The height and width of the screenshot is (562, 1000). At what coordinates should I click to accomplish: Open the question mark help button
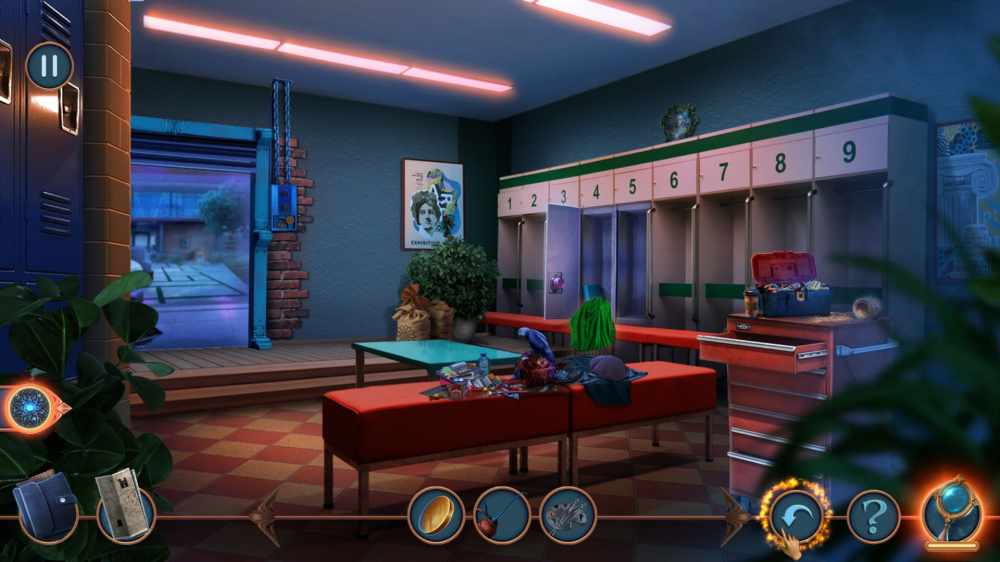tap(874, 516)
